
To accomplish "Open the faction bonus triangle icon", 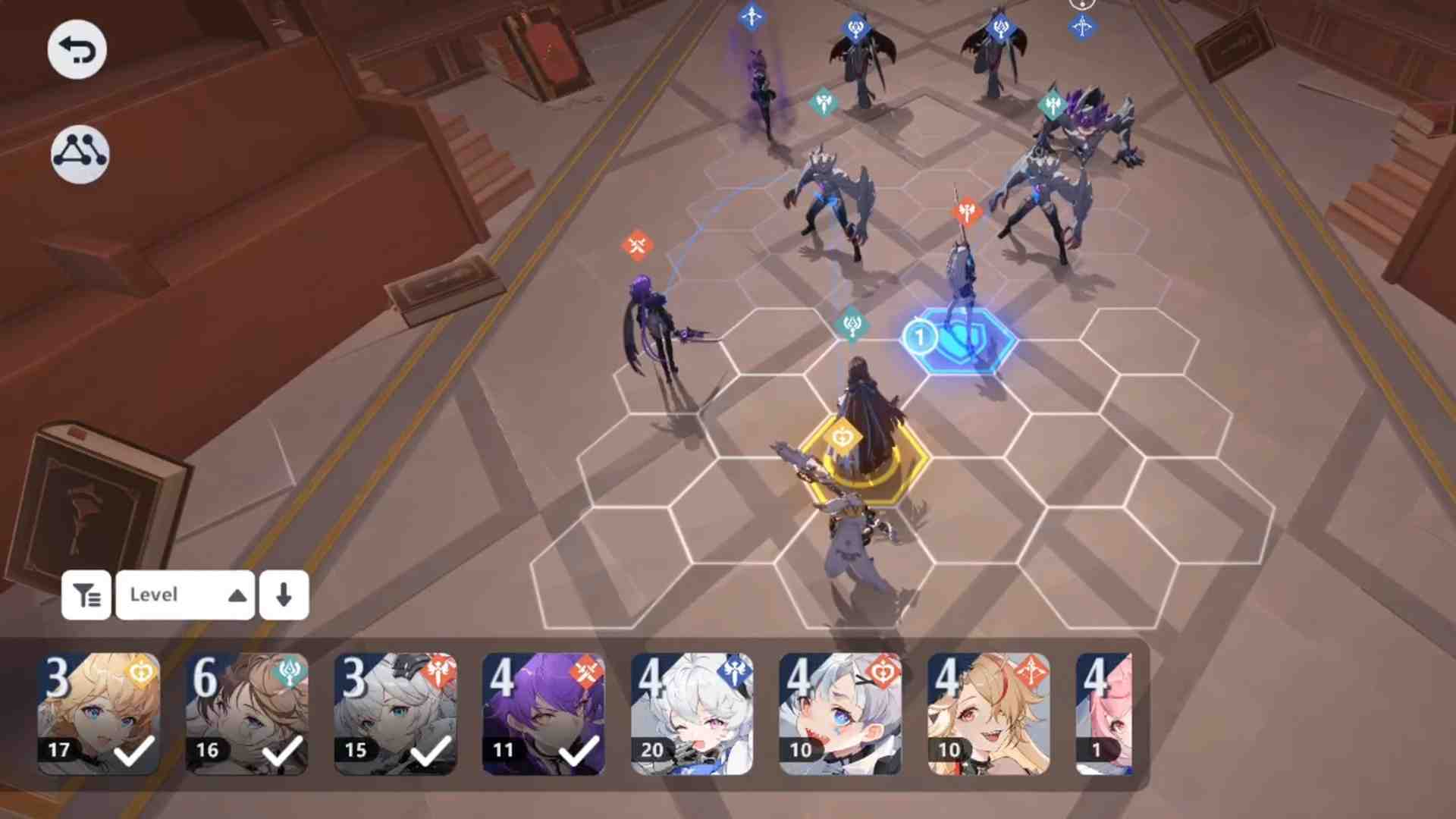I will (x=80, y=154).
